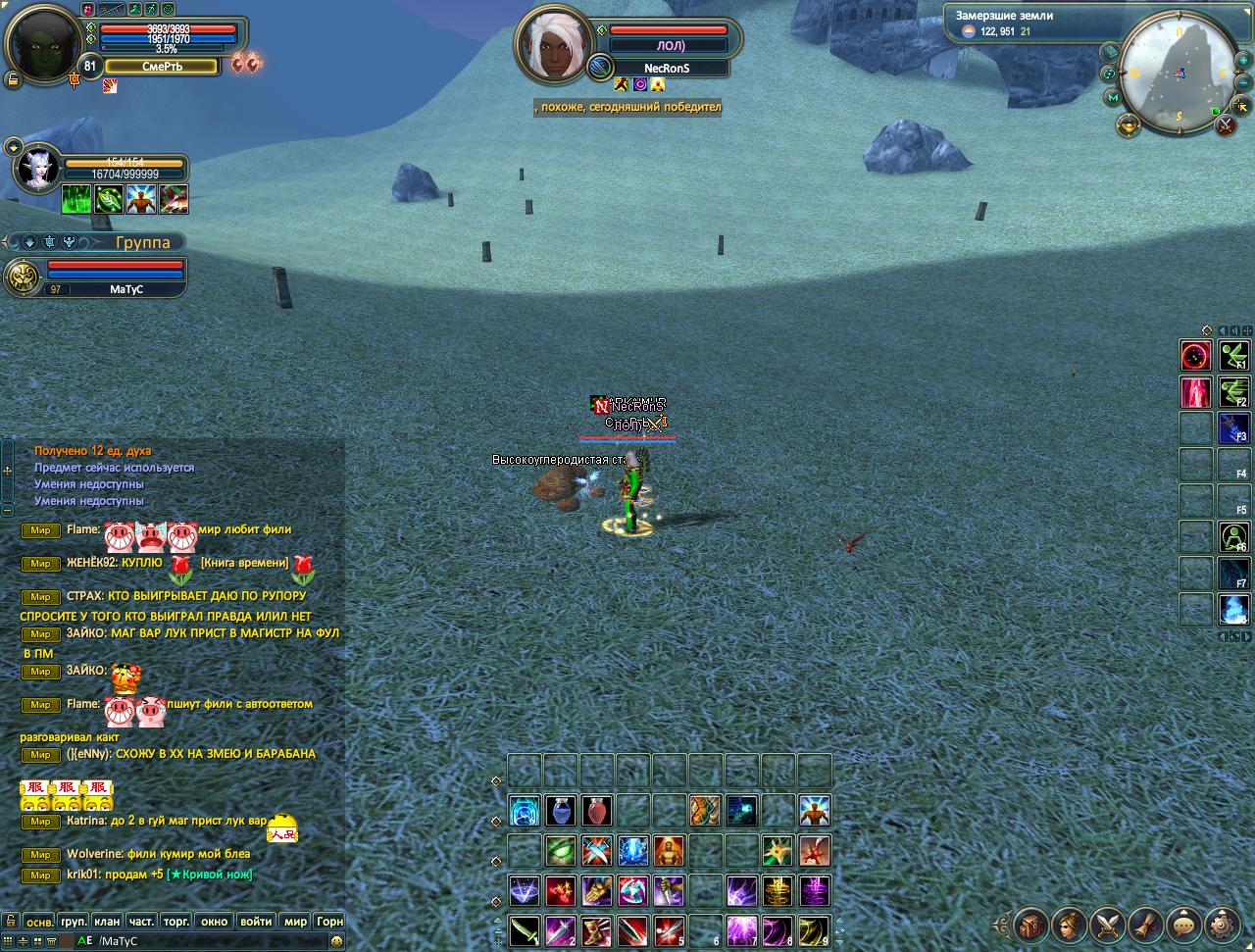
Task: Select the мир chat tab
Action: pyautogui.click(x=295, y=922)
